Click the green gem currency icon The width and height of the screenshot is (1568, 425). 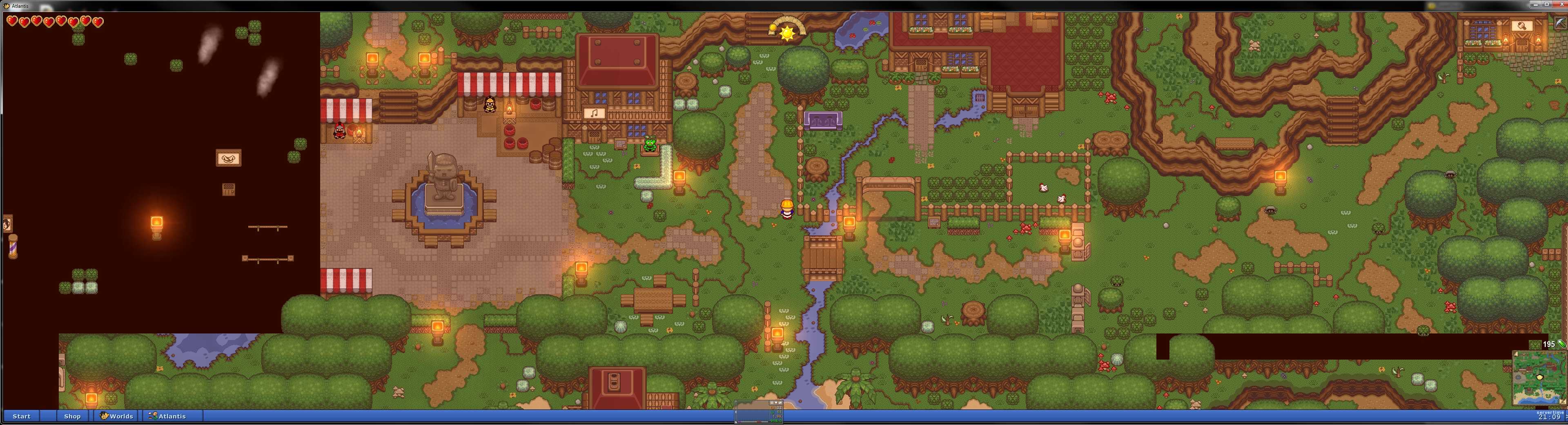coord(1561,344)
